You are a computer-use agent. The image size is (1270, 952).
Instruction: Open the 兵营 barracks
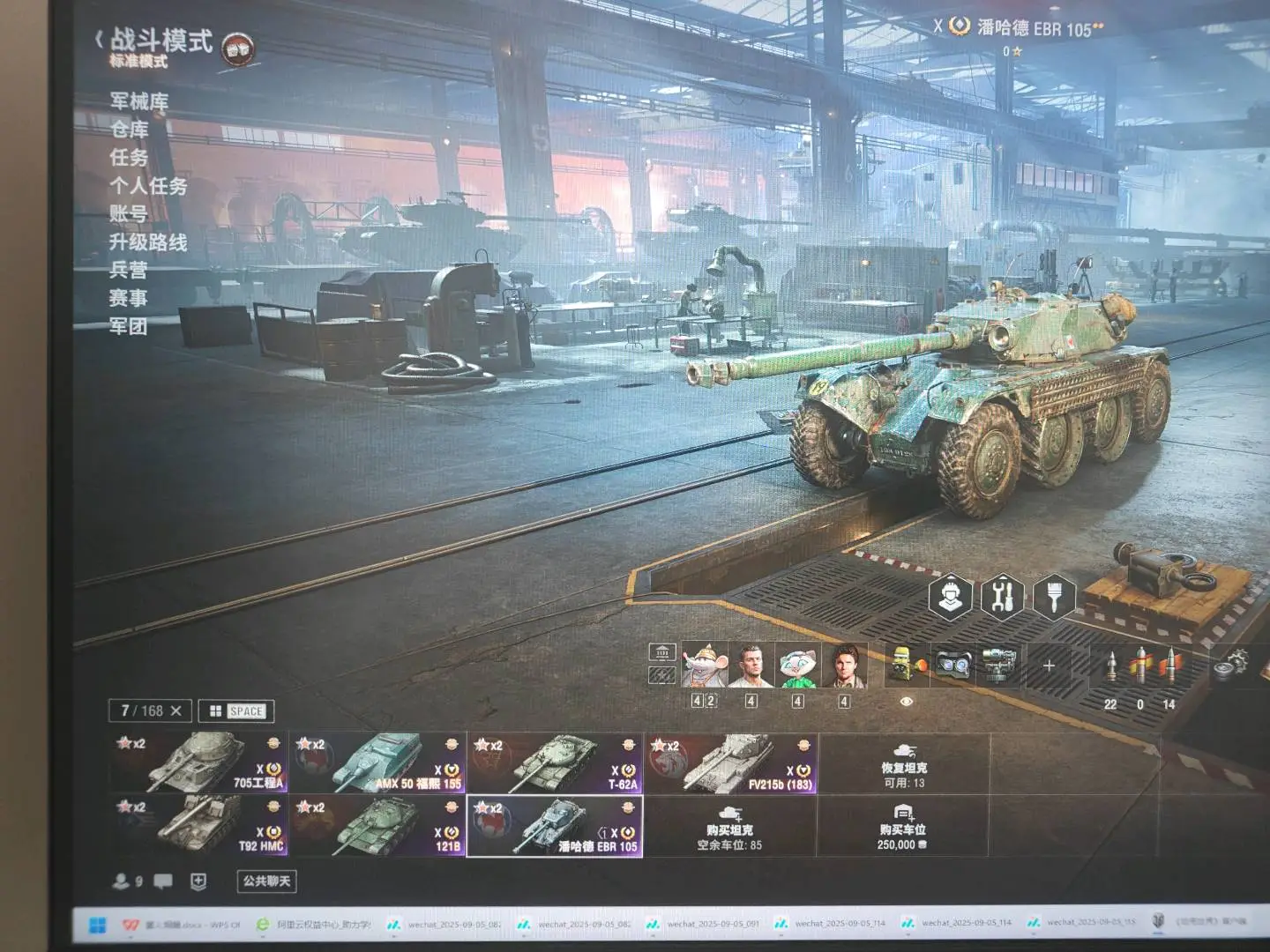[x=129, y=271]
